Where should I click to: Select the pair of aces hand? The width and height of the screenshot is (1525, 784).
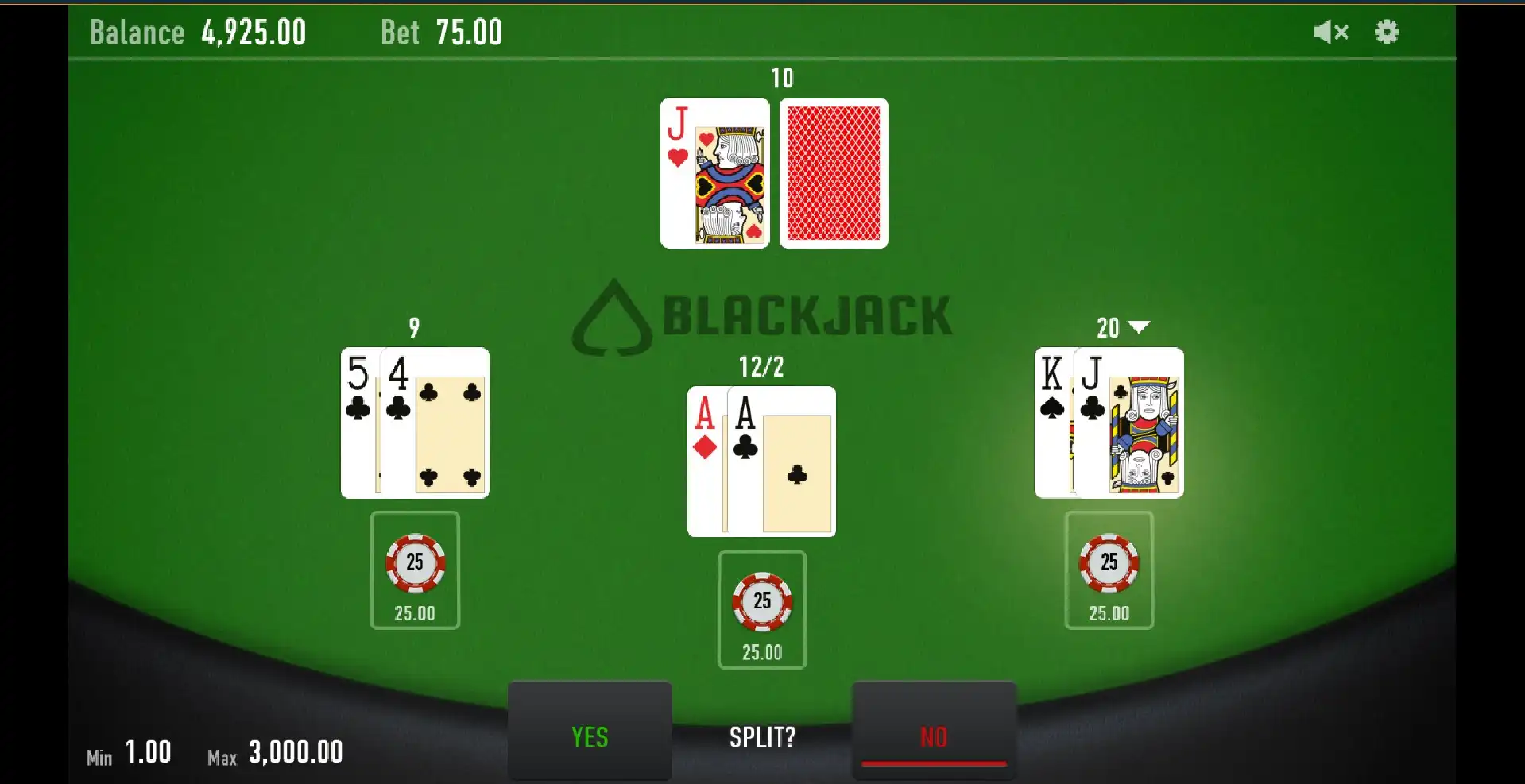click(761, 461)
